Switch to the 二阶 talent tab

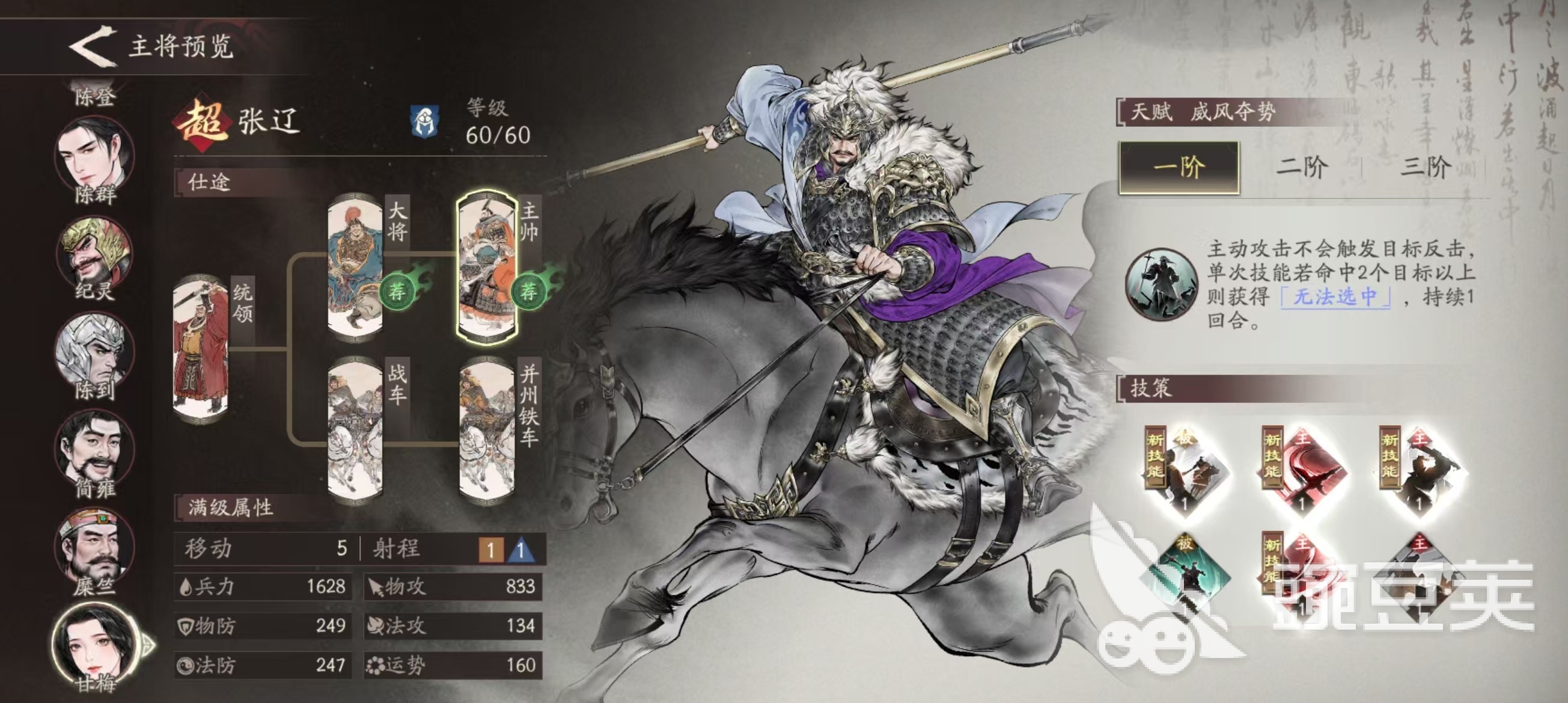1301,167
